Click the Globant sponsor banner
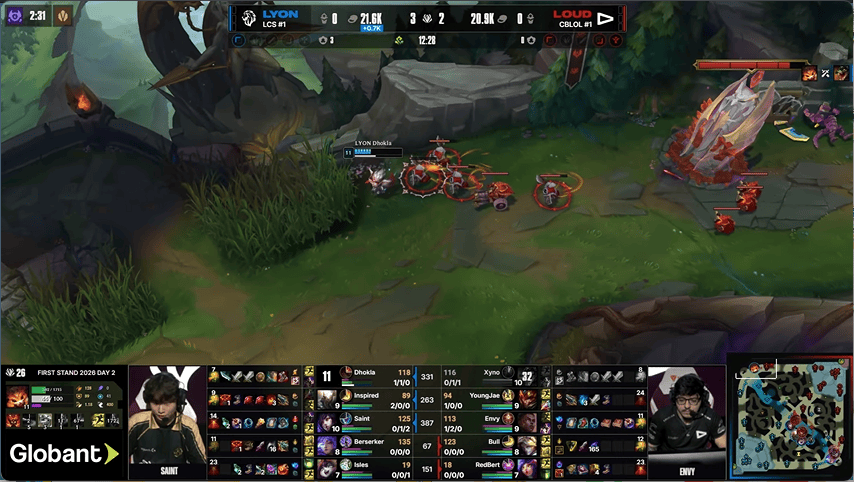This screenshot has width=854, height=482. 63,454
